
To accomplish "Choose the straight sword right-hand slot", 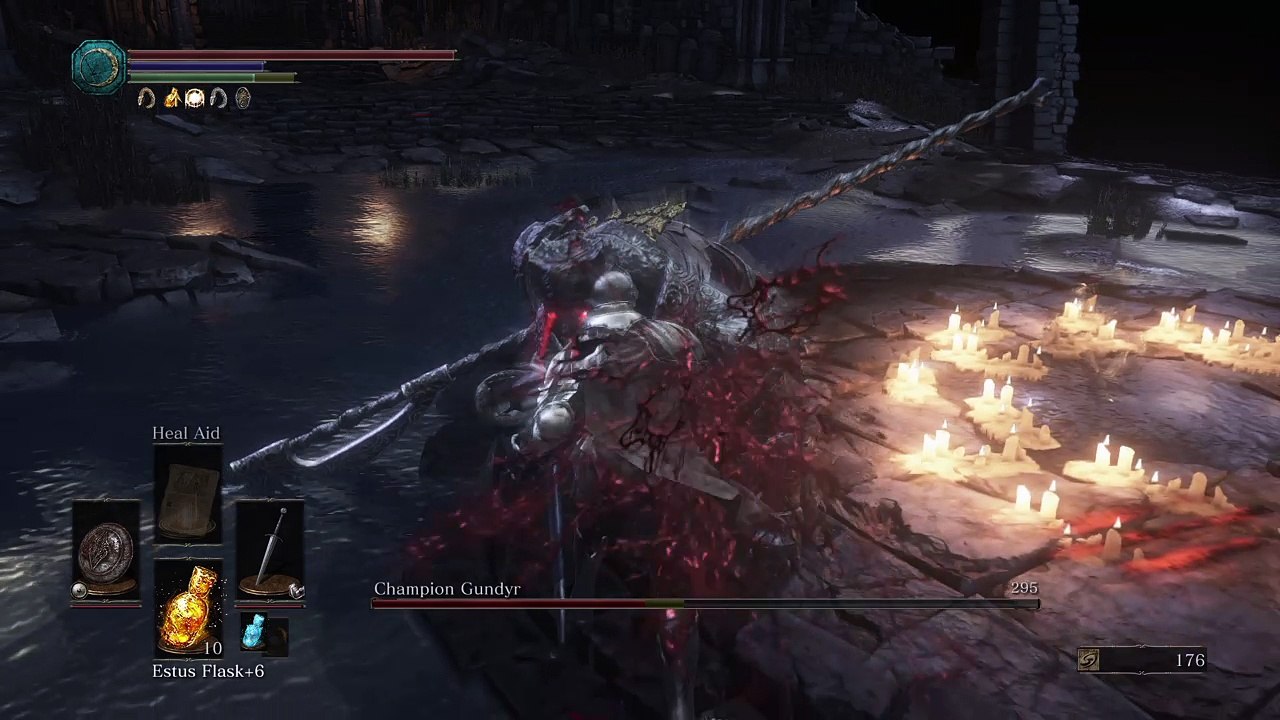I will pos(270,551).
